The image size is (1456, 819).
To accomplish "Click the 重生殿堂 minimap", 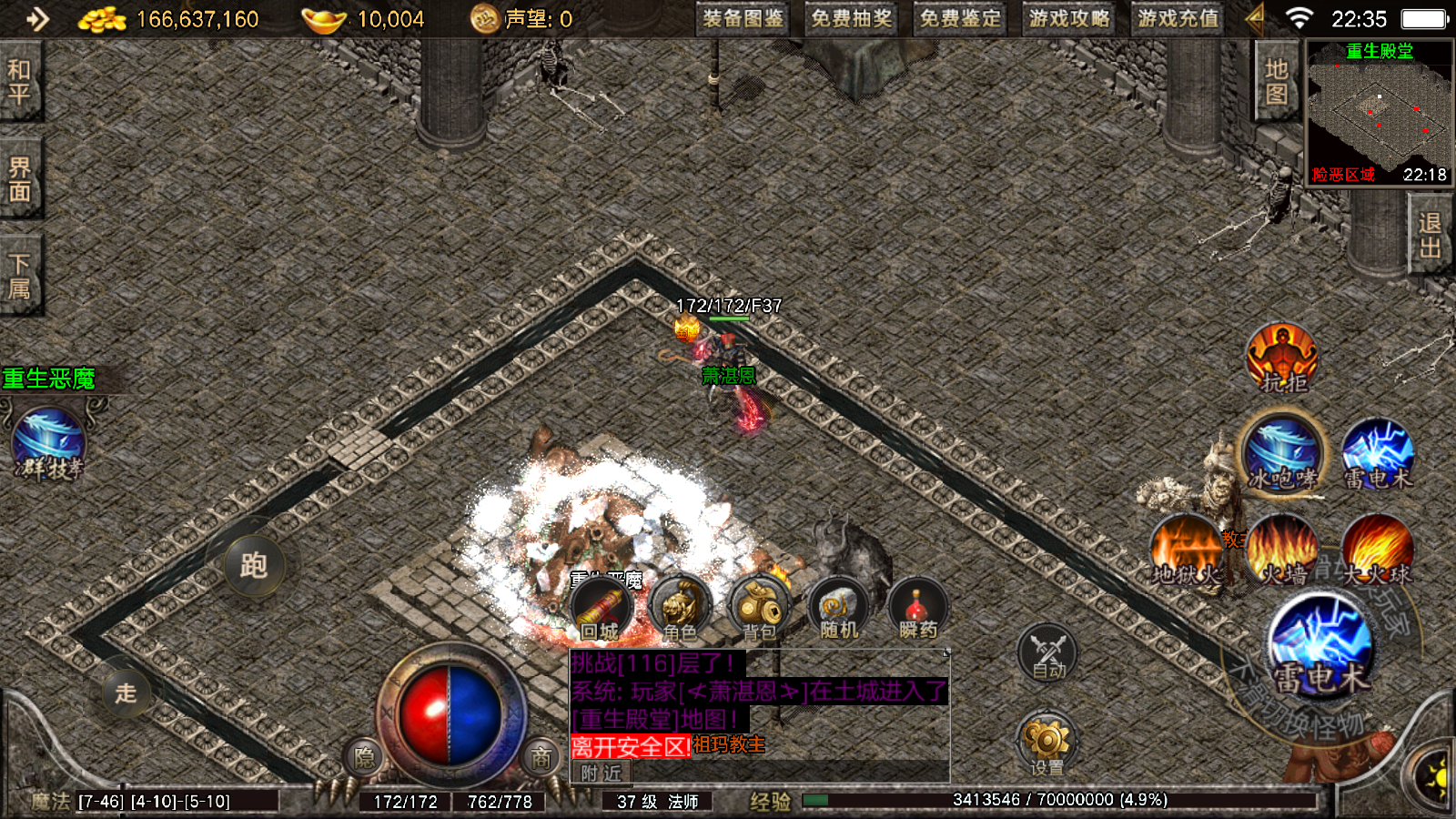I will (1379, 114).
